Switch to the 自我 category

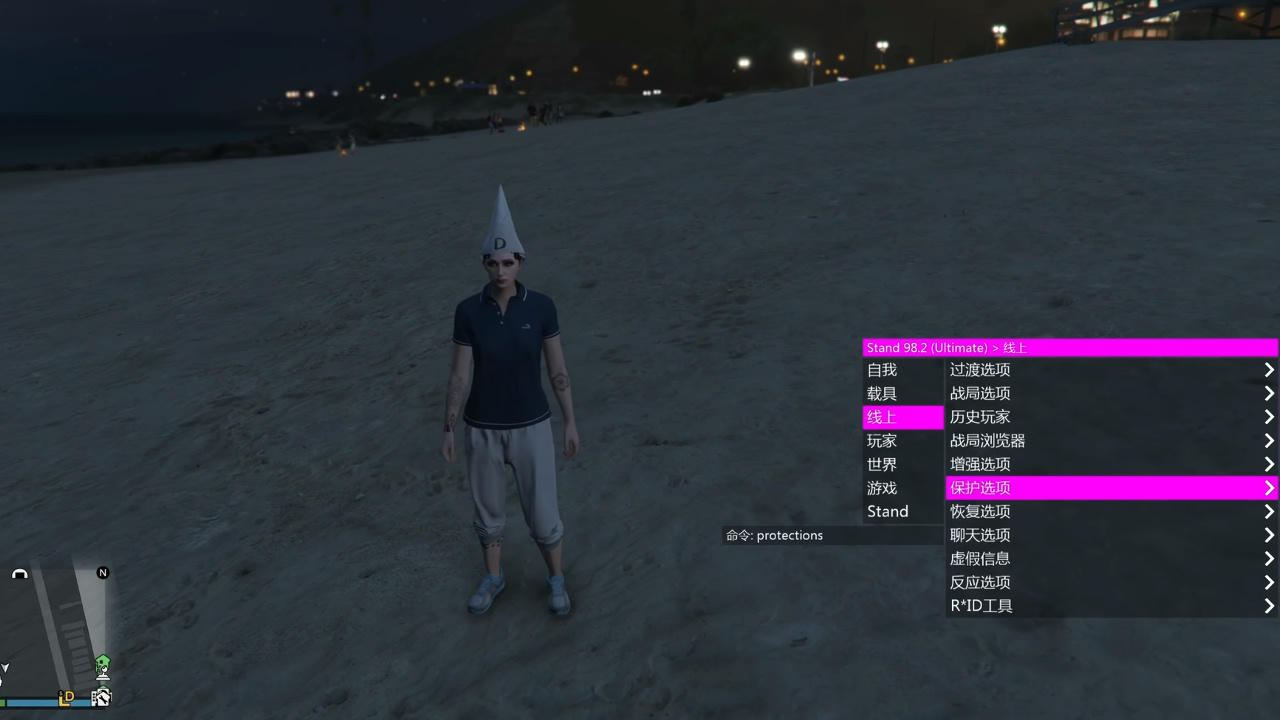tap(881, 369)
